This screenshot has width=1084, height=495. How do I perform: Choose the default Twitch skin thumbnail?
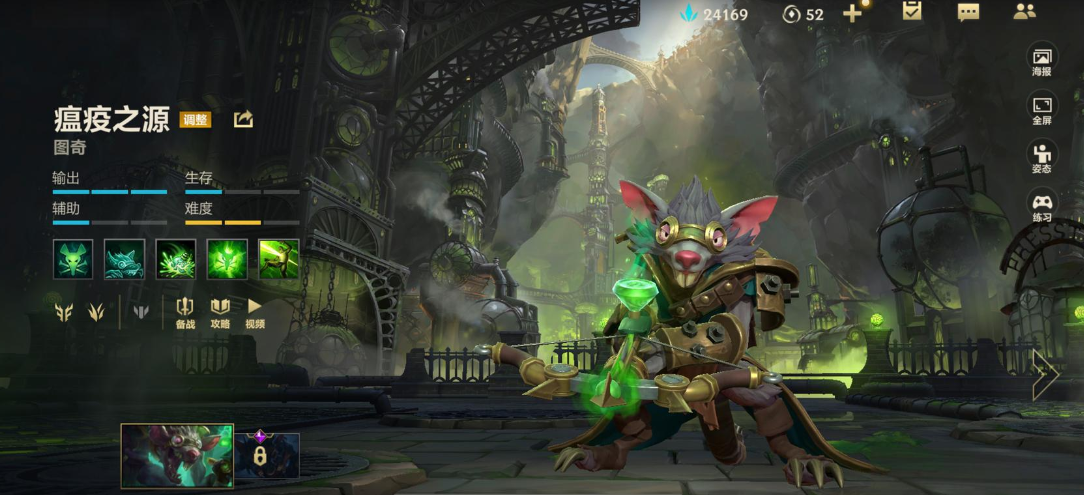pyautogui.click(x=177, y=455)
